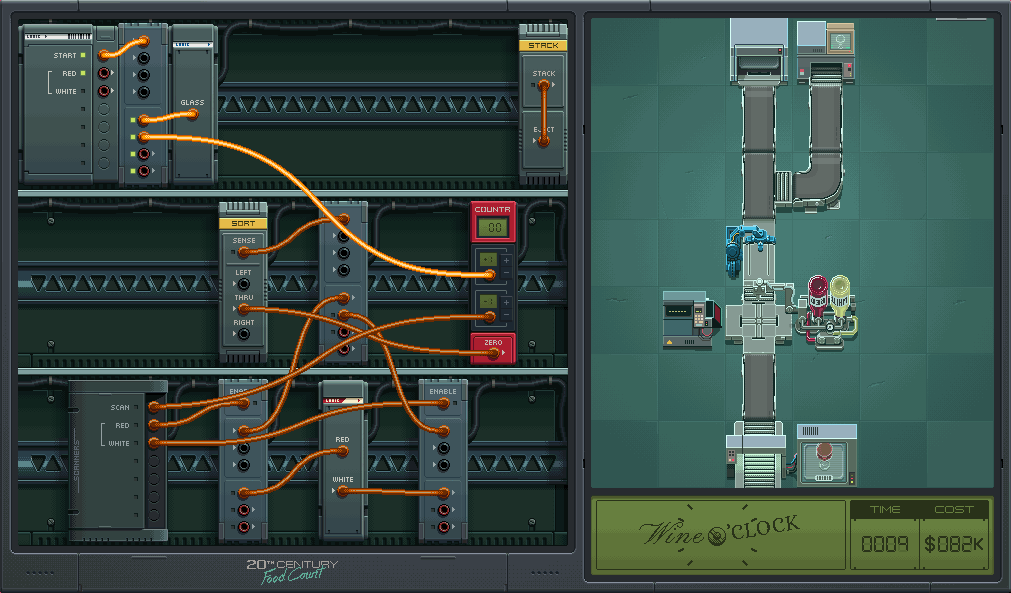The image size is (1011, 593).
Task: Click the bottom logic module's WHITE jack
Action: point(343,492)
